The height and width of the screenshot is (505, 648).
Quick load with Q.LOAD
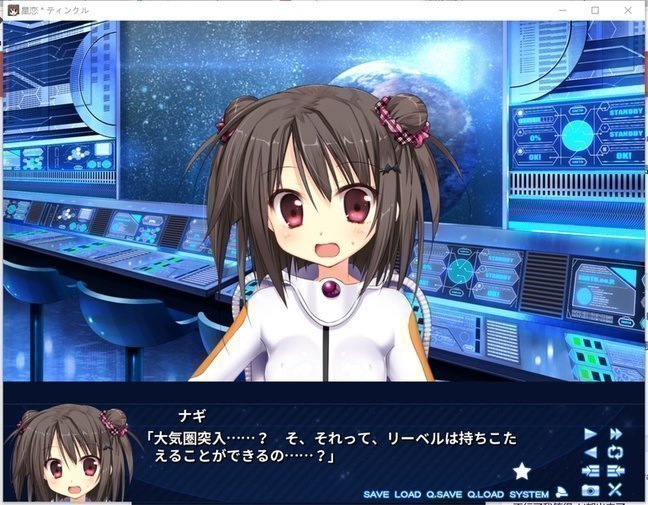[485, 494]
